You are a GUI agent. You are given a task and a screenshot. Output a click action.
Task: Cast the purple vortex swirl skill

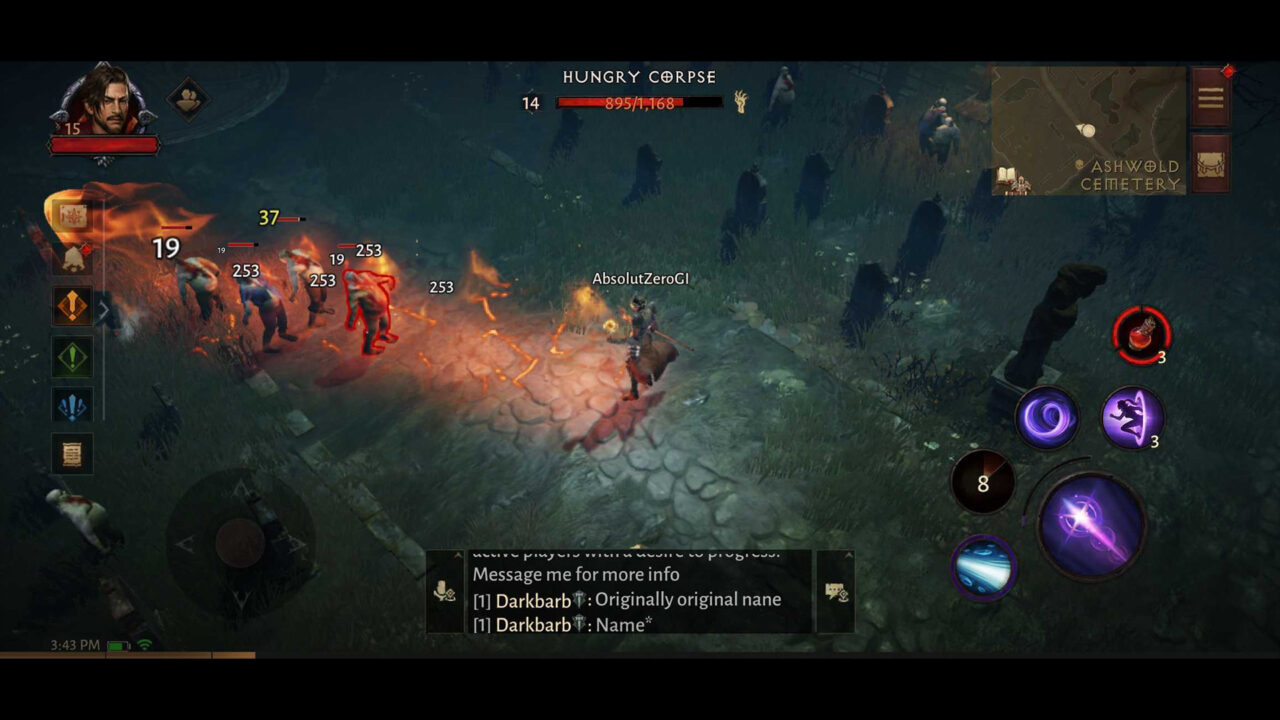1047,417
